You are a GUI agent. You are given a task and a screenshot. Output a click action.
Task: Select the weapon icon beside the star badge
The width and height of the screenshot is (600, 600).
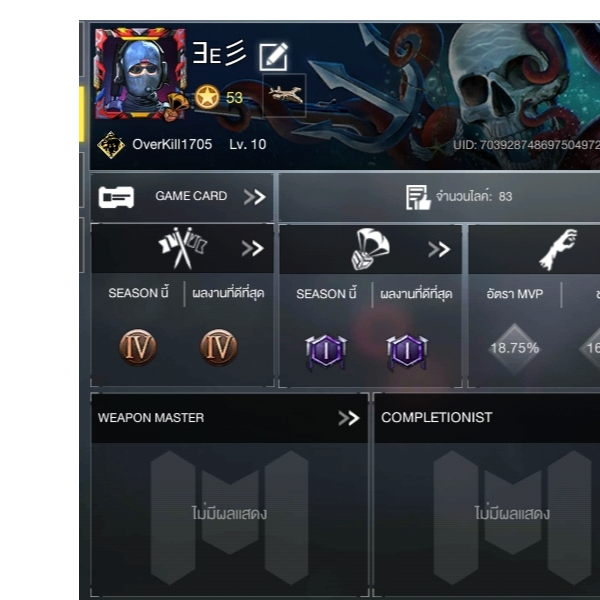[284, 96]
